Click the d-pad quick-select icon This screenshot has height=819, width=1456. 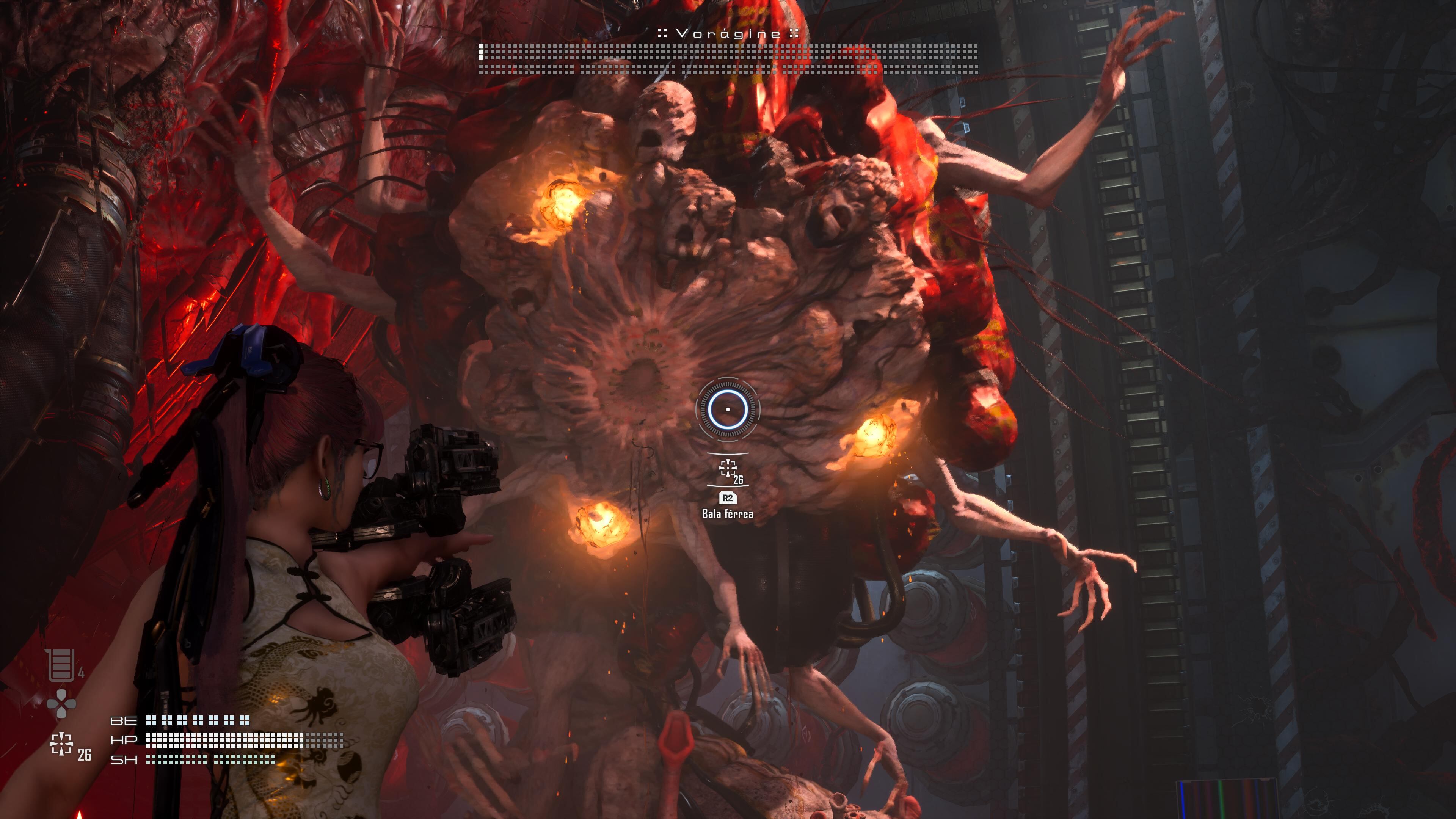coord(61,704)
